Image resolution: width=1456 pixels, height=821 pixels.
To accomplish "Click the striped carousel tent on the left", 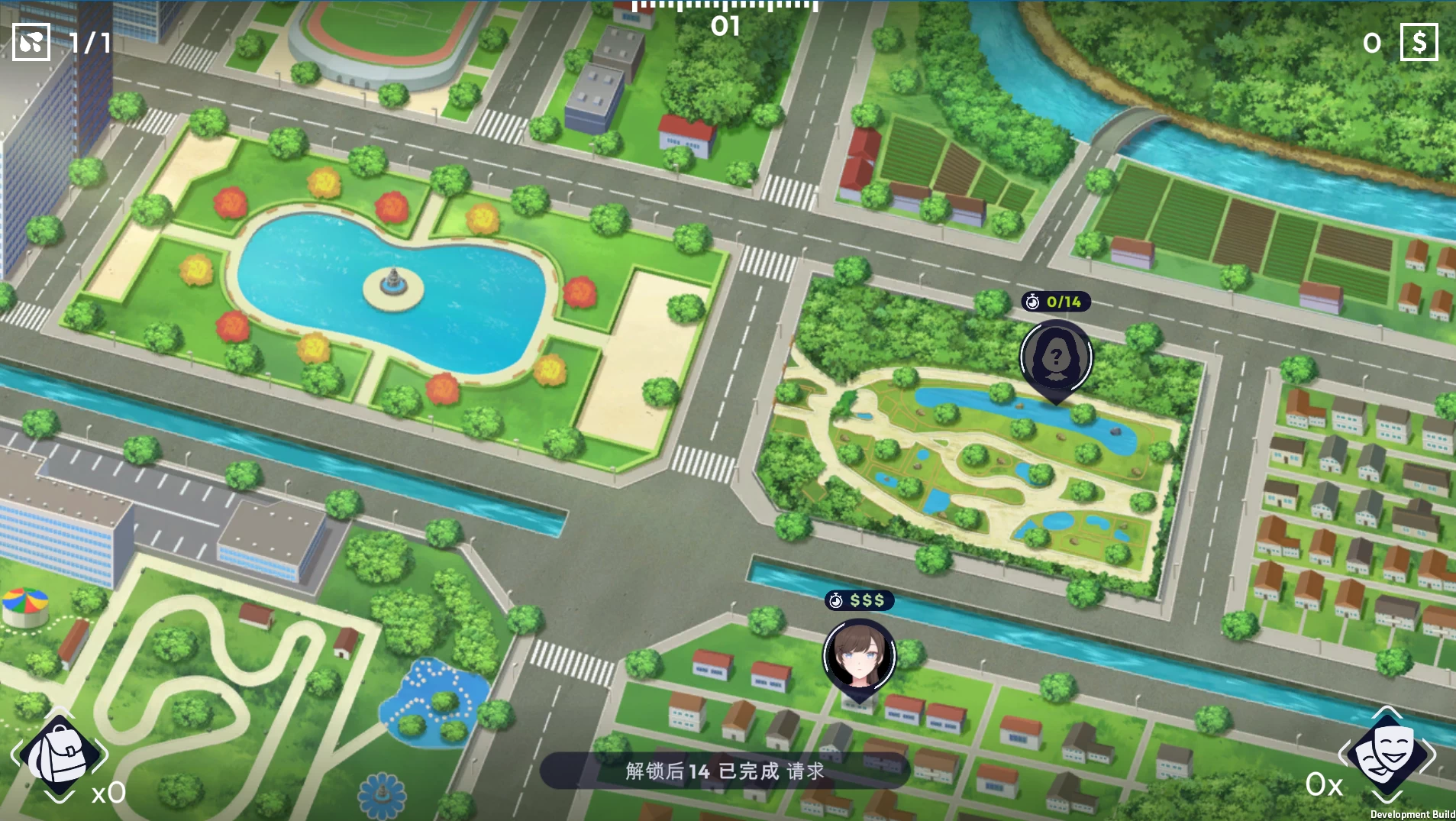I will 27,603.
